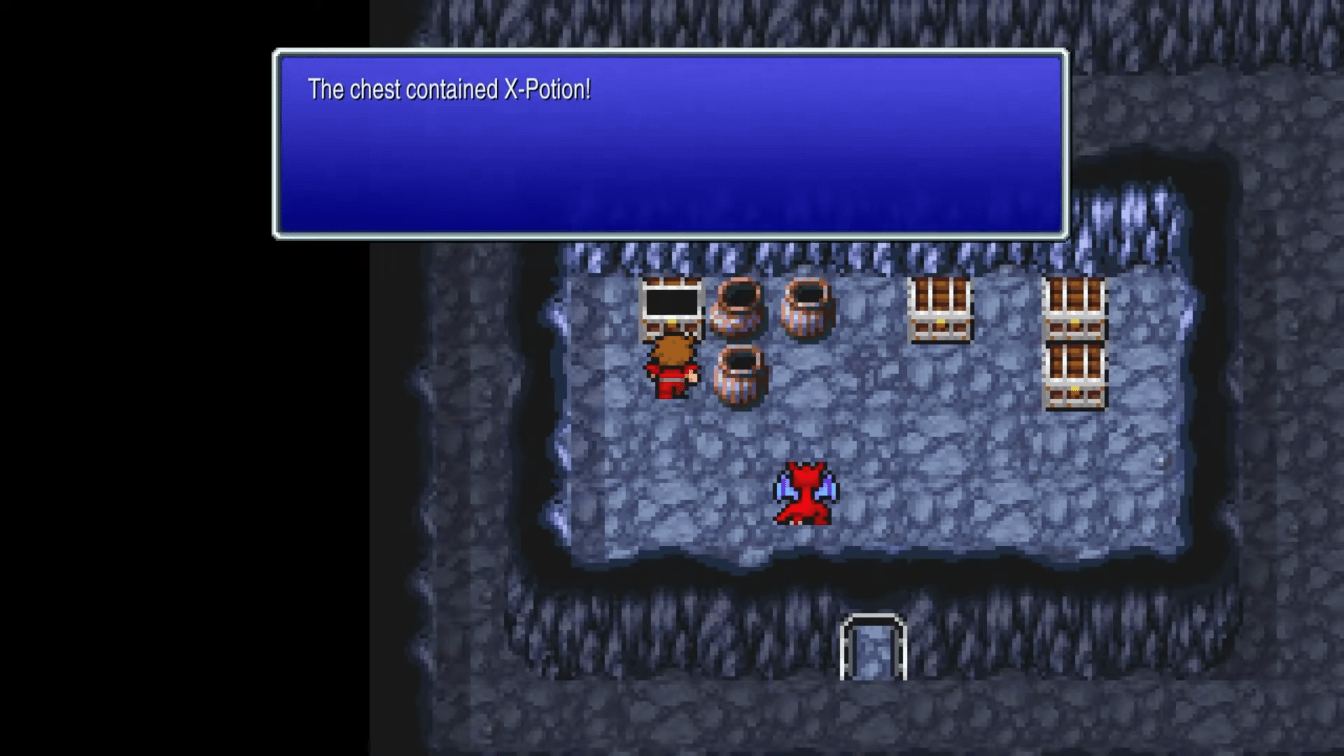Select the closed chest near the map center

click(x=940, y=310)
